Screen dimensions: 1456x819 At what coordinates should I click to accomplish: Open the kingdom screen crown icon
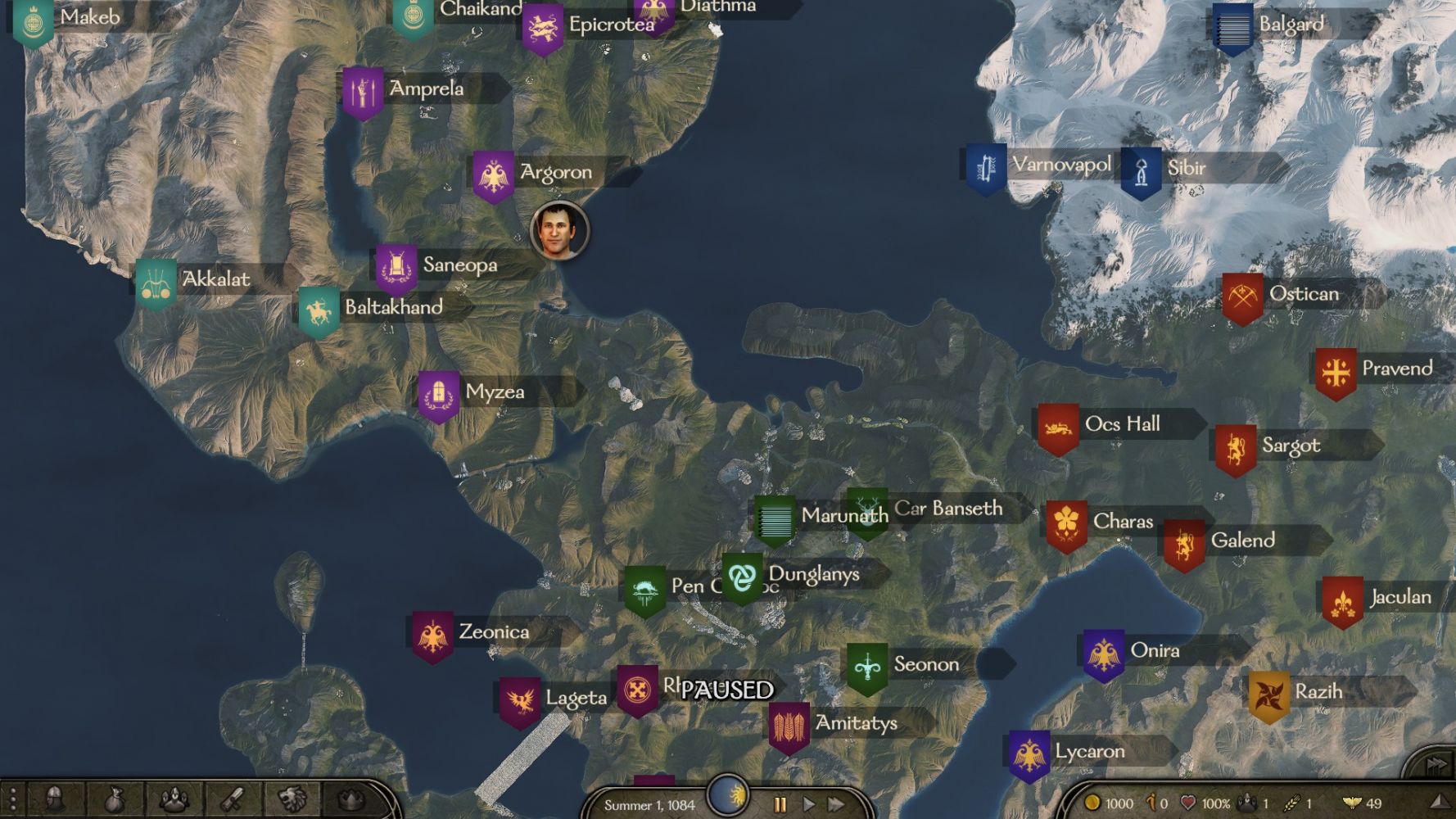351,799
